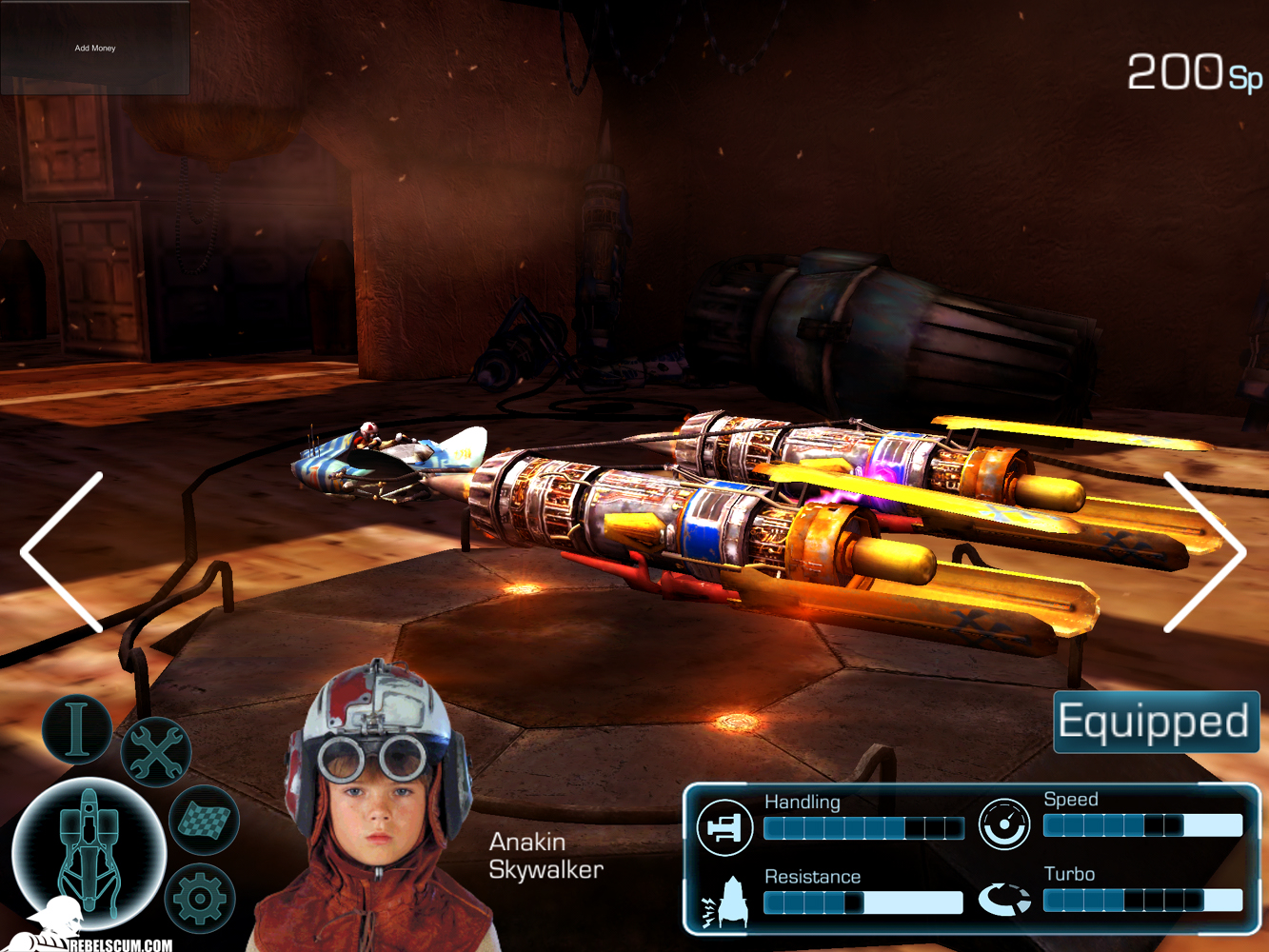
Task: Open the info 'I' icon
Action: tap(77, 729)
